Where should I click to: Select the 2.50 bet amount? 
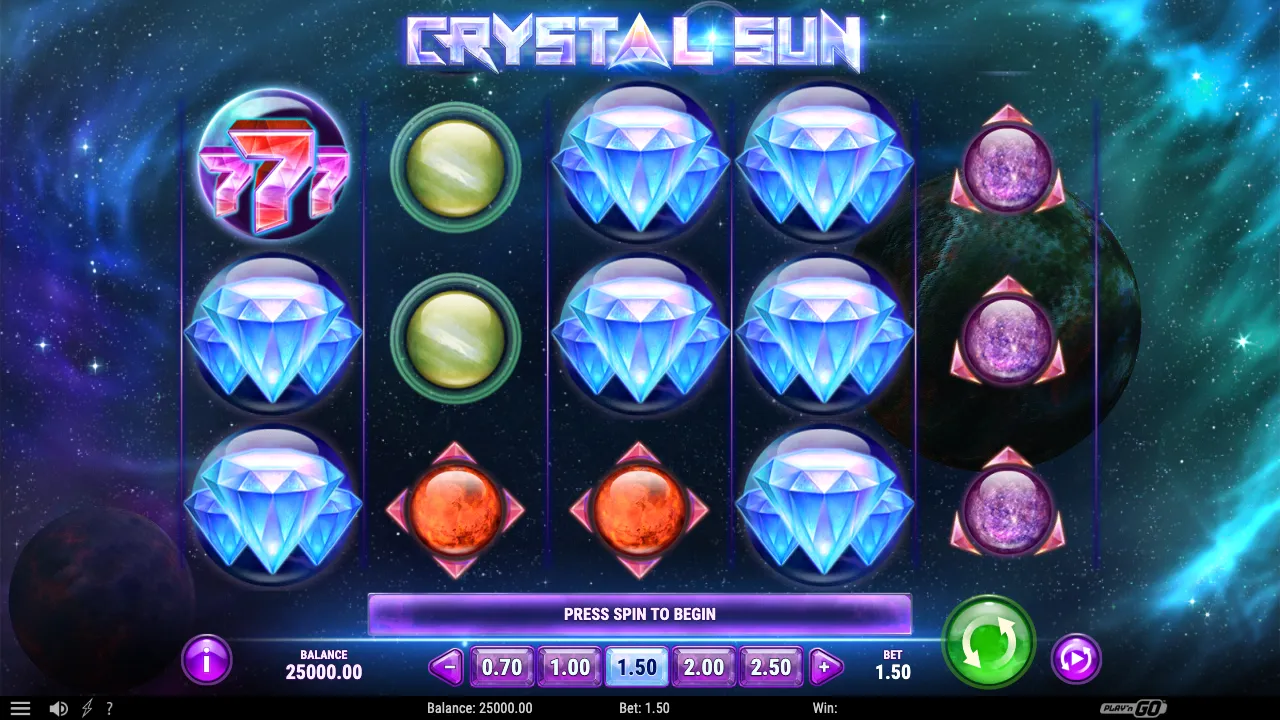(x=770, y=666)
